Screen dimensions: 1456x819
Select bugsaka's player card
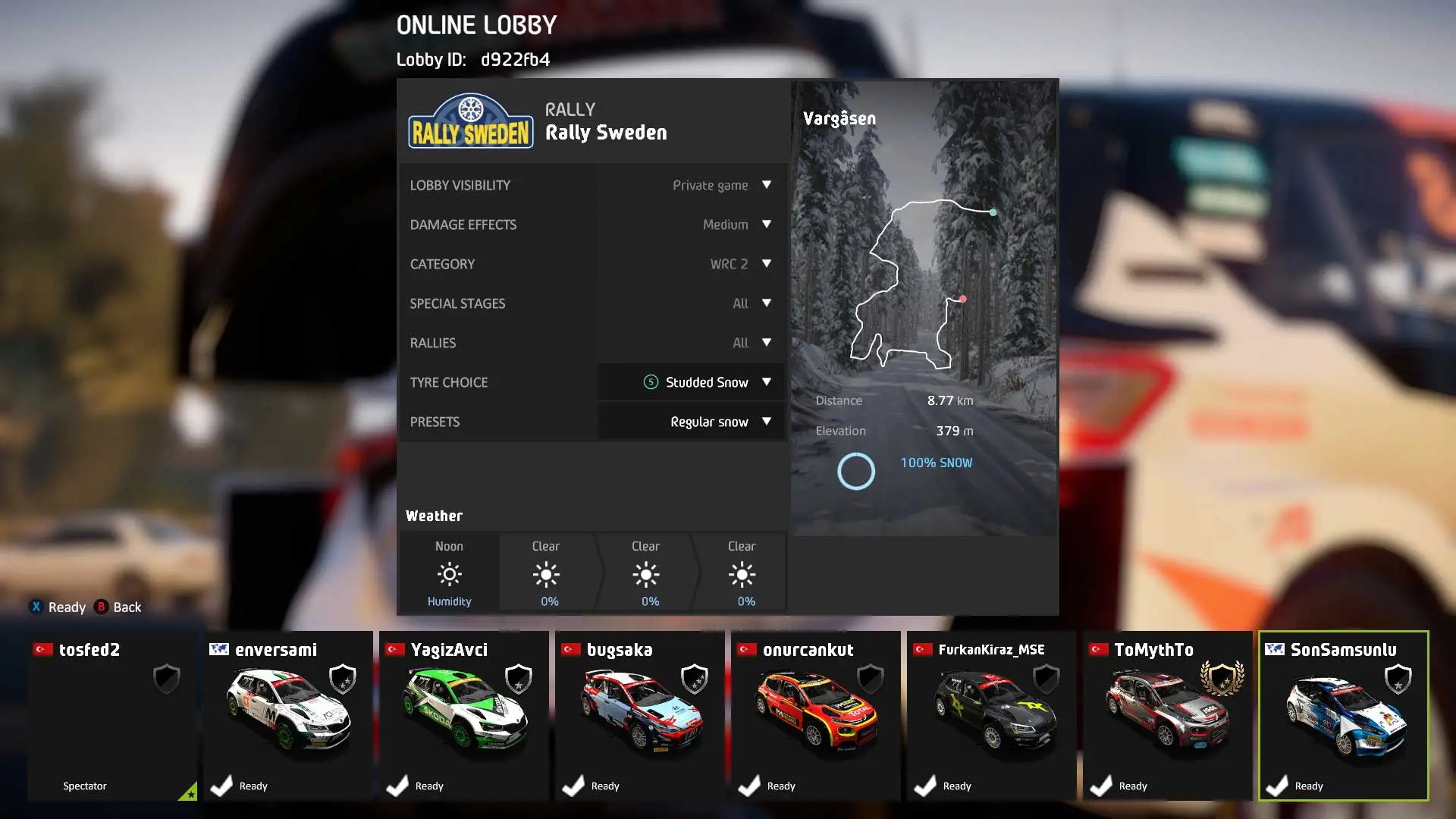[640, 715]
